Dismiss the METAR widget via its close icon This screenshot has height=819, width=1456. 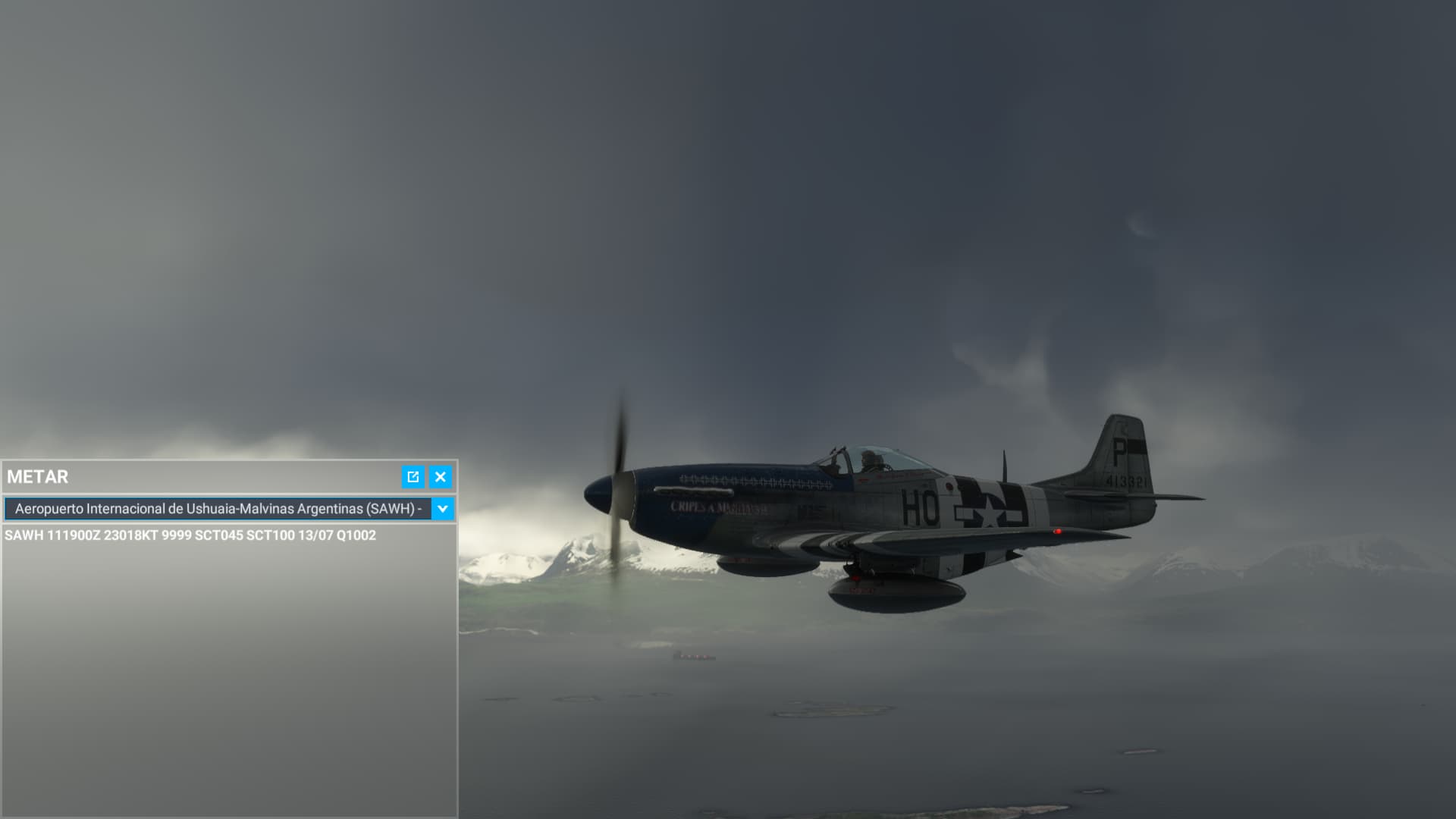pos(440,477)
